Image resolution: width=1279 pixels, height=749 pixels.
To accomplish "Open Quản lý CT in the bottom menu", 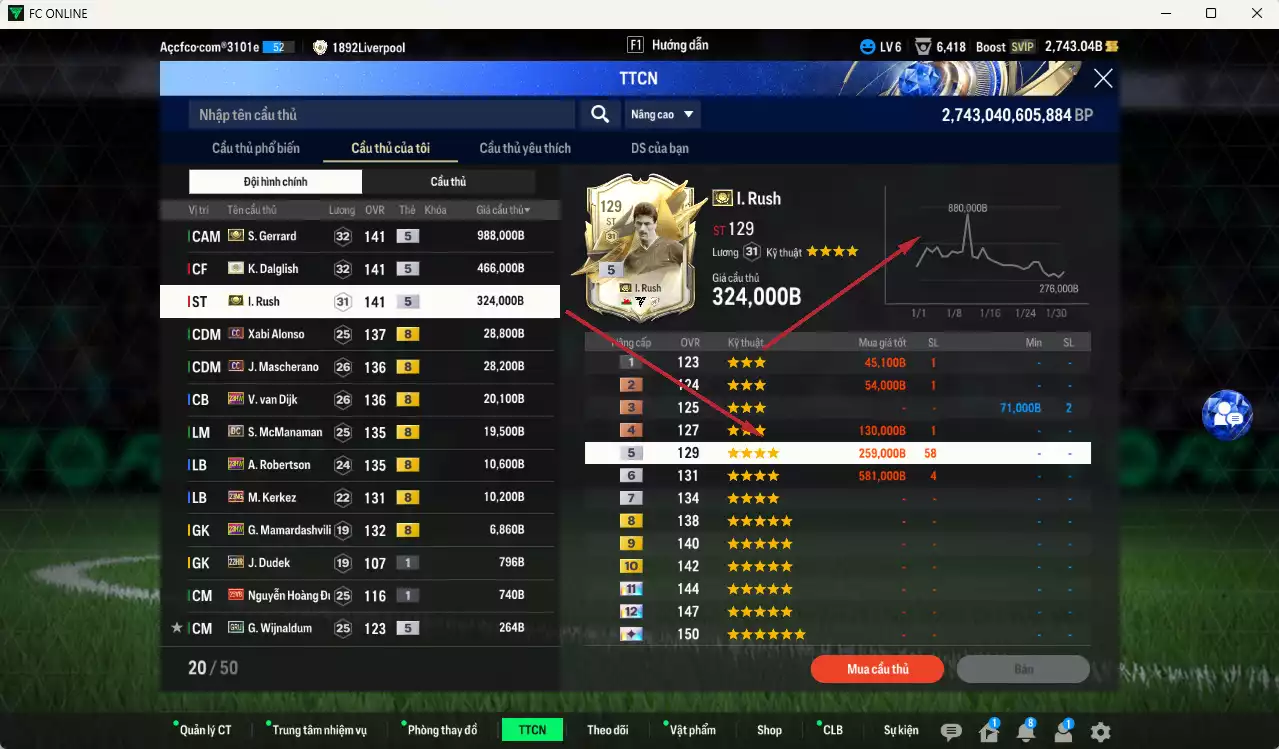I will (x=203, y=730).
